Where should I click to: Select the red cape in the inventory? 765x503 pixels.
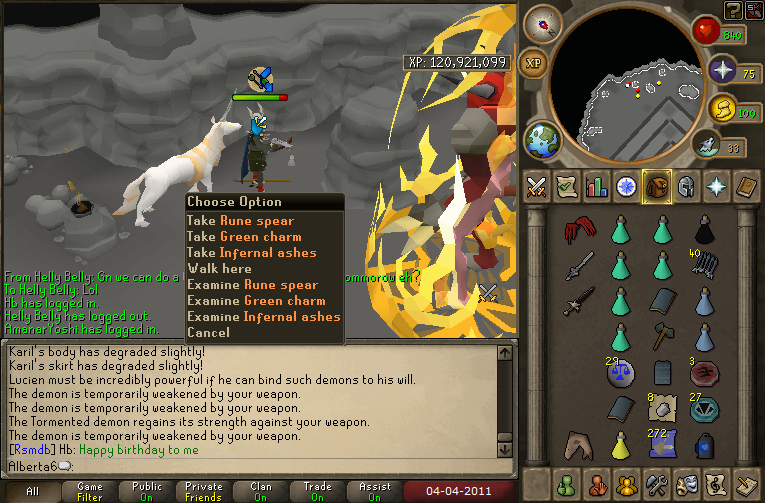click(x=578, y=231)
